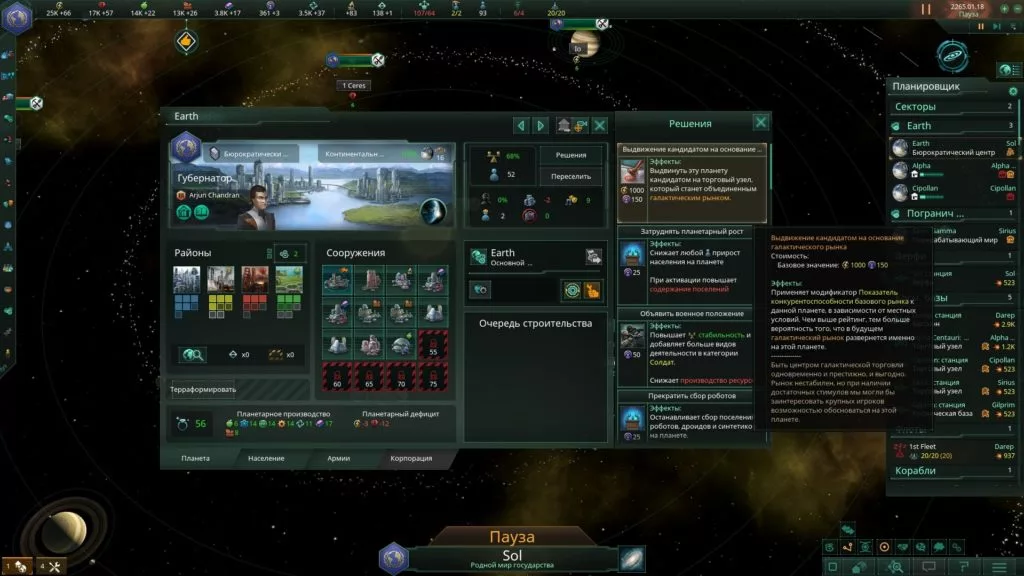
Task: Toggle the pause button at top
Action: (x=925, y=9)
